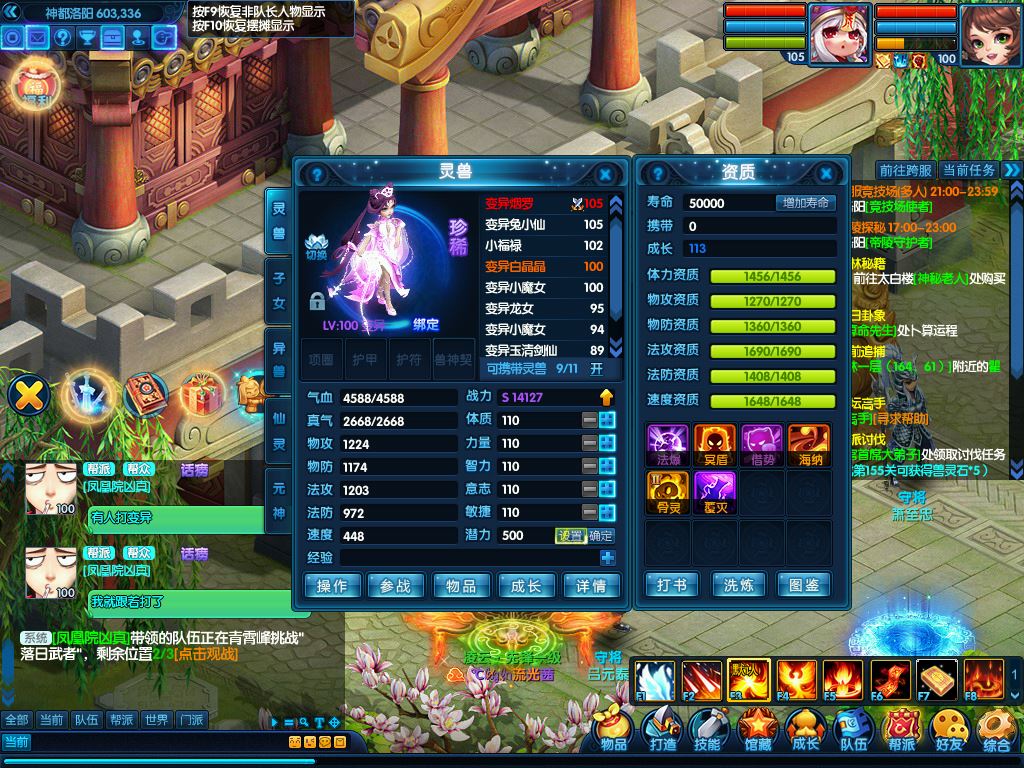
Task: Open the 图鉴 pet codex
Action: click(804, 584)
